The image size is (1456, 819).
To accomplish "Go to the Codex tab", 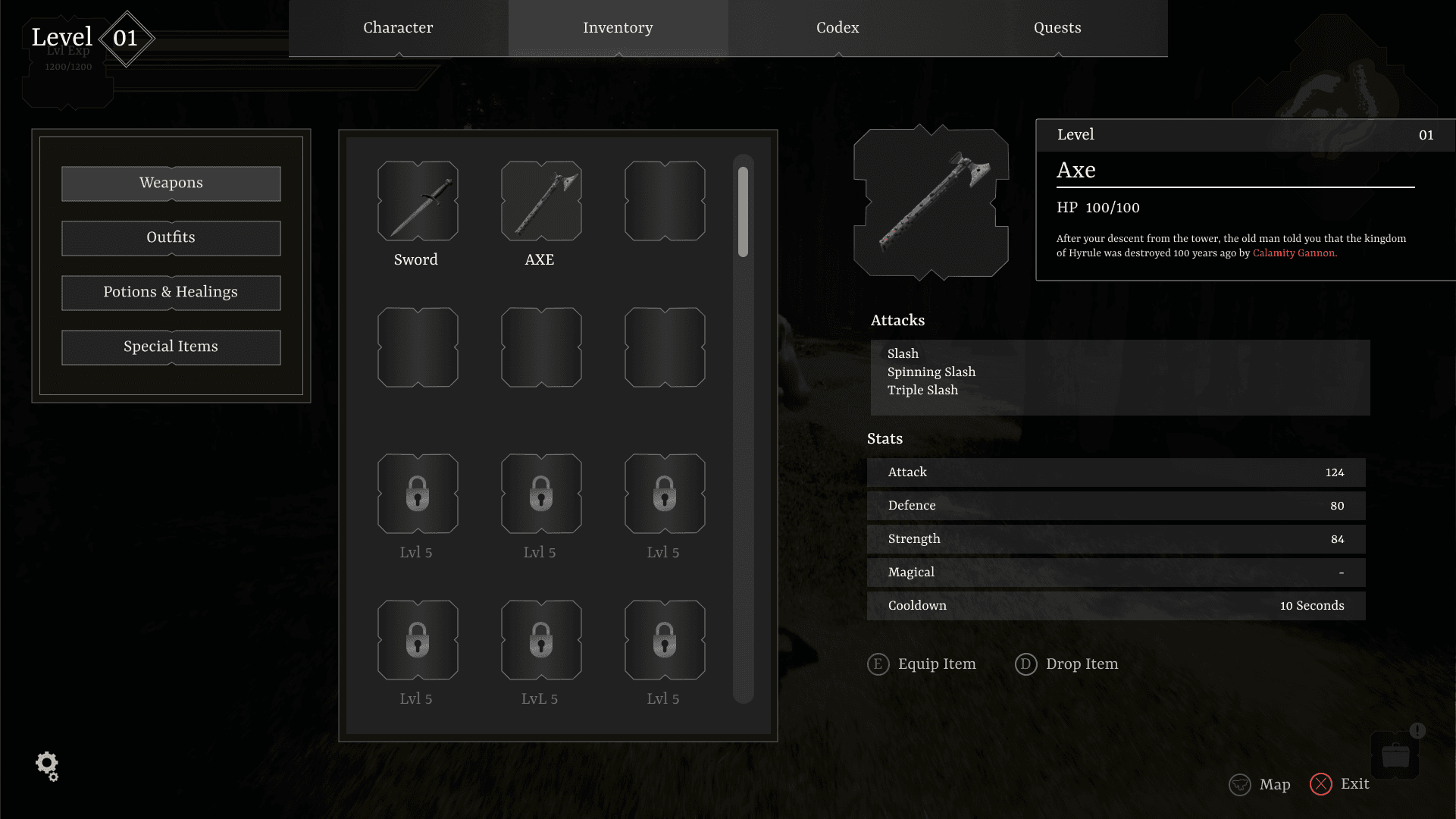I will point(838,28).
